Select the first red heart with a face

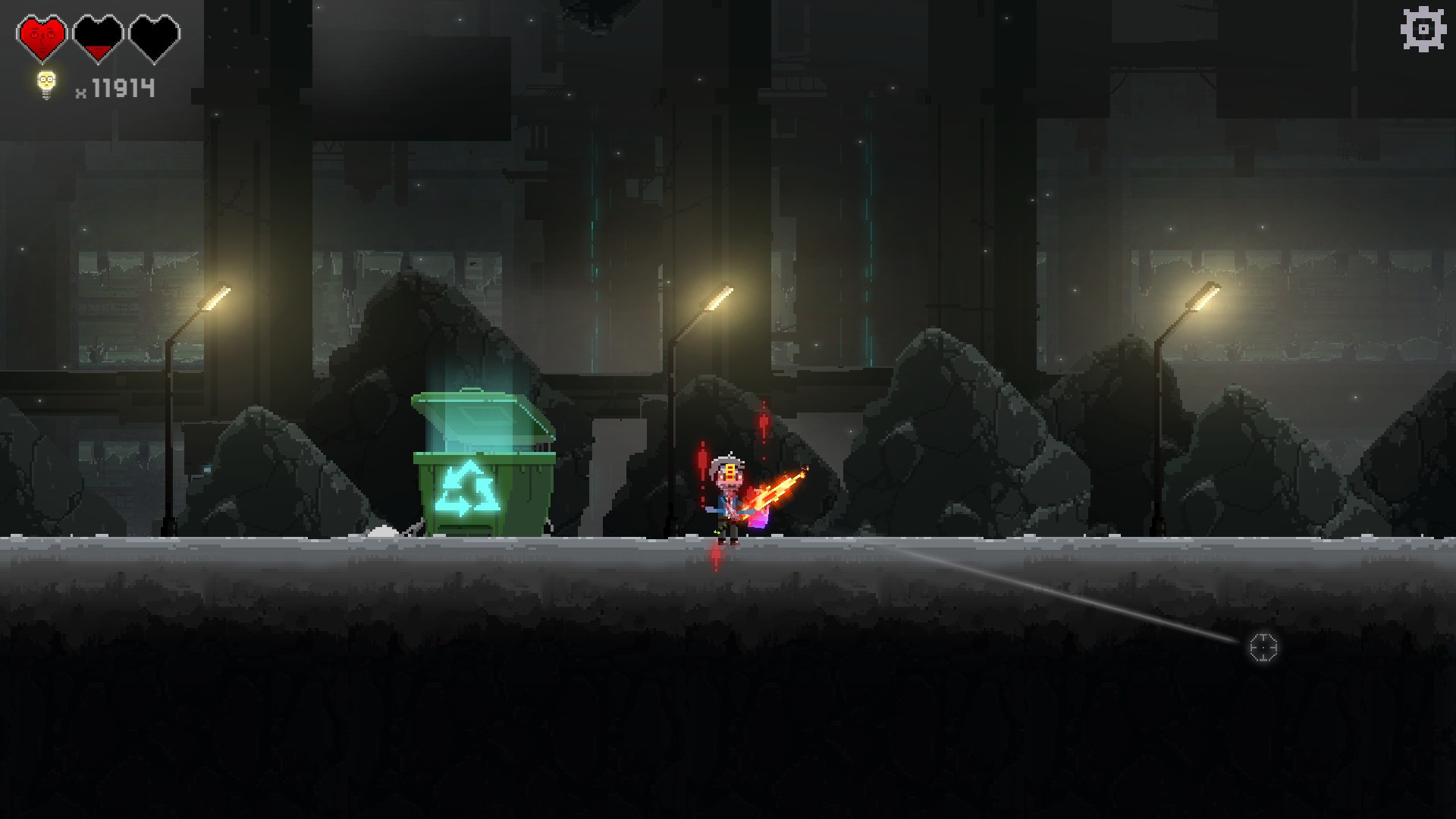(42, 34)
